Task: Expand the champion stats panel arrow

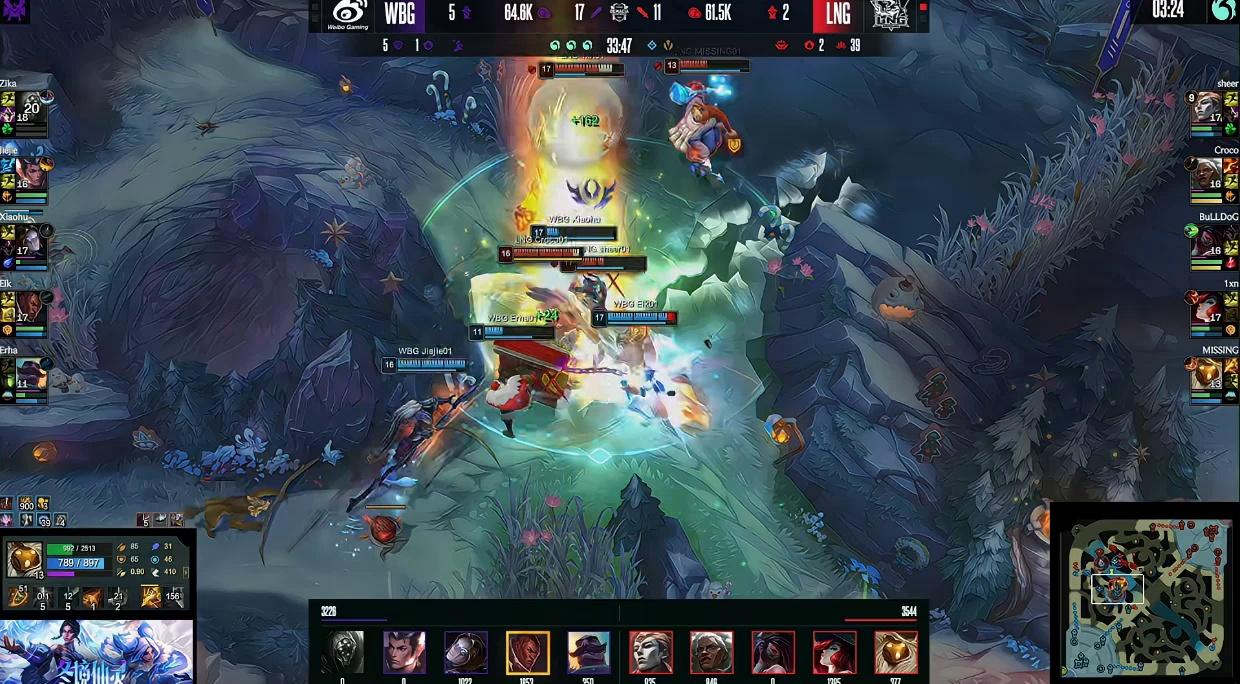Action: 186,572
